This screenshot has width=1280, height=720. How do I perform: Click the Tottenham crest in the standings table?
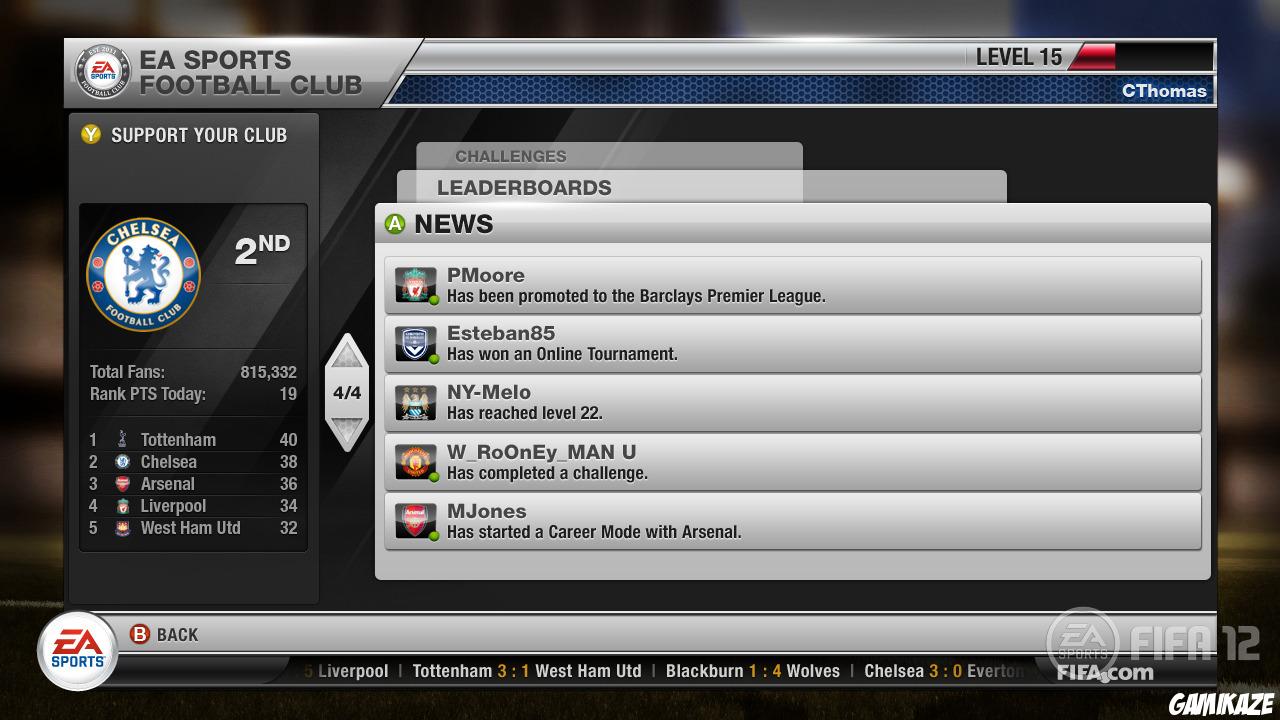click(123, 440)
